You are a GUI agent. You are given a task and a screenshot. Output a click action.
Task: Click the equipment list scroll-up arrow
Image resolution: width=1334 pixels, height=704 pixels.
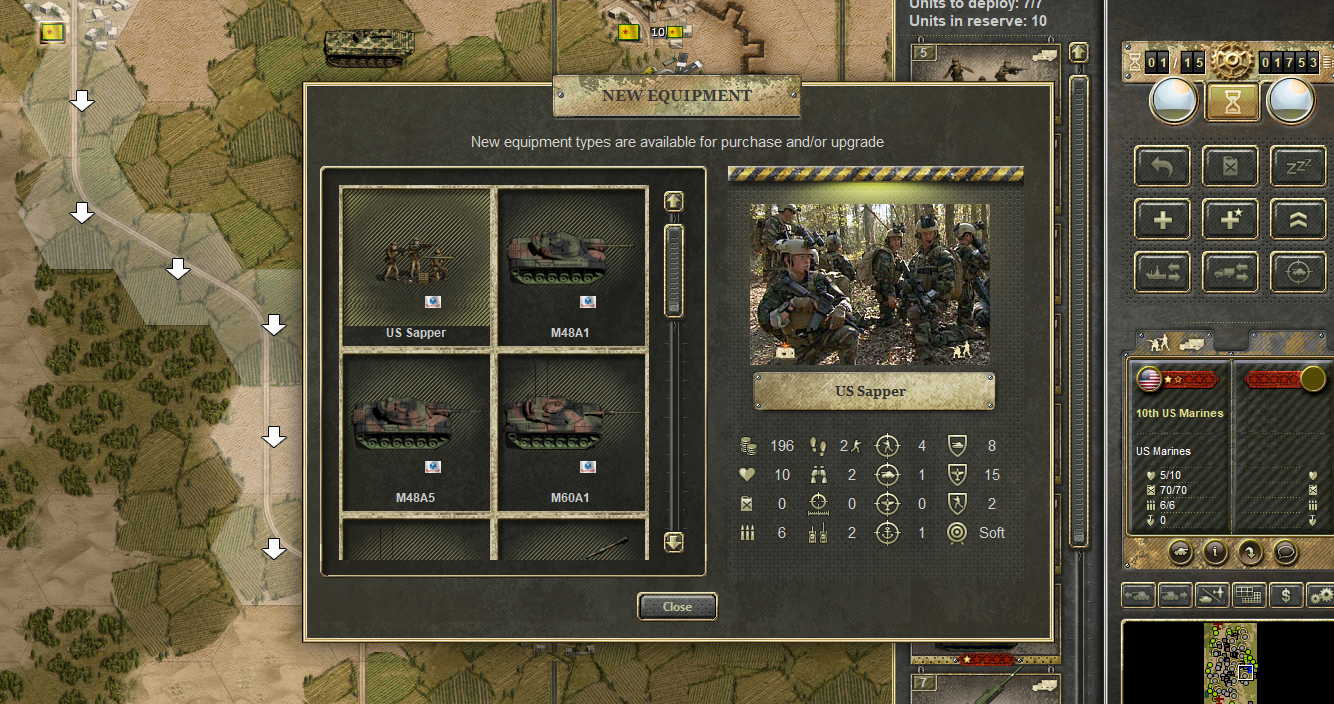pyautogui.click(x=674, y=201)
